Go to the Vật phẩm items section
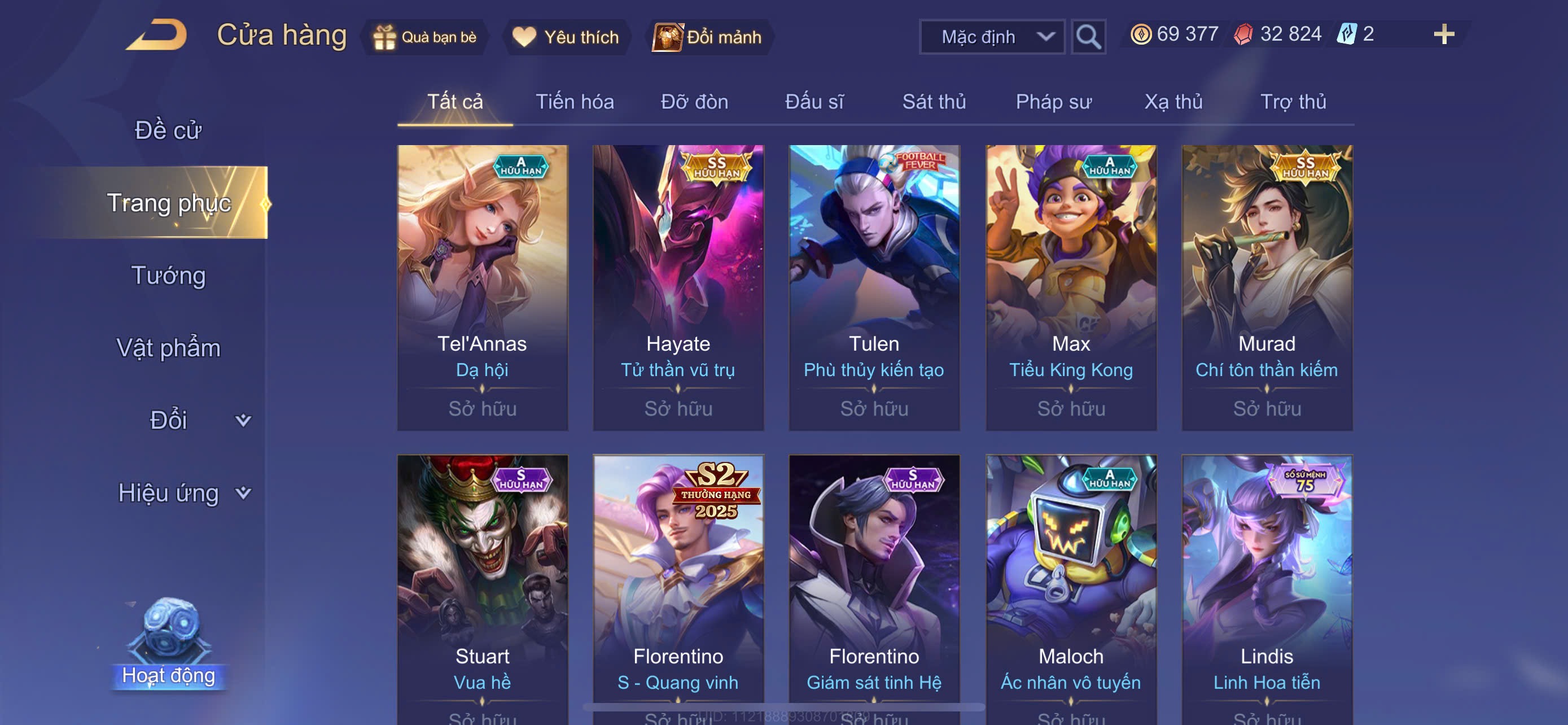Image resolution: width=1568 pixels, height=725 pixels. tap(168, 348)
